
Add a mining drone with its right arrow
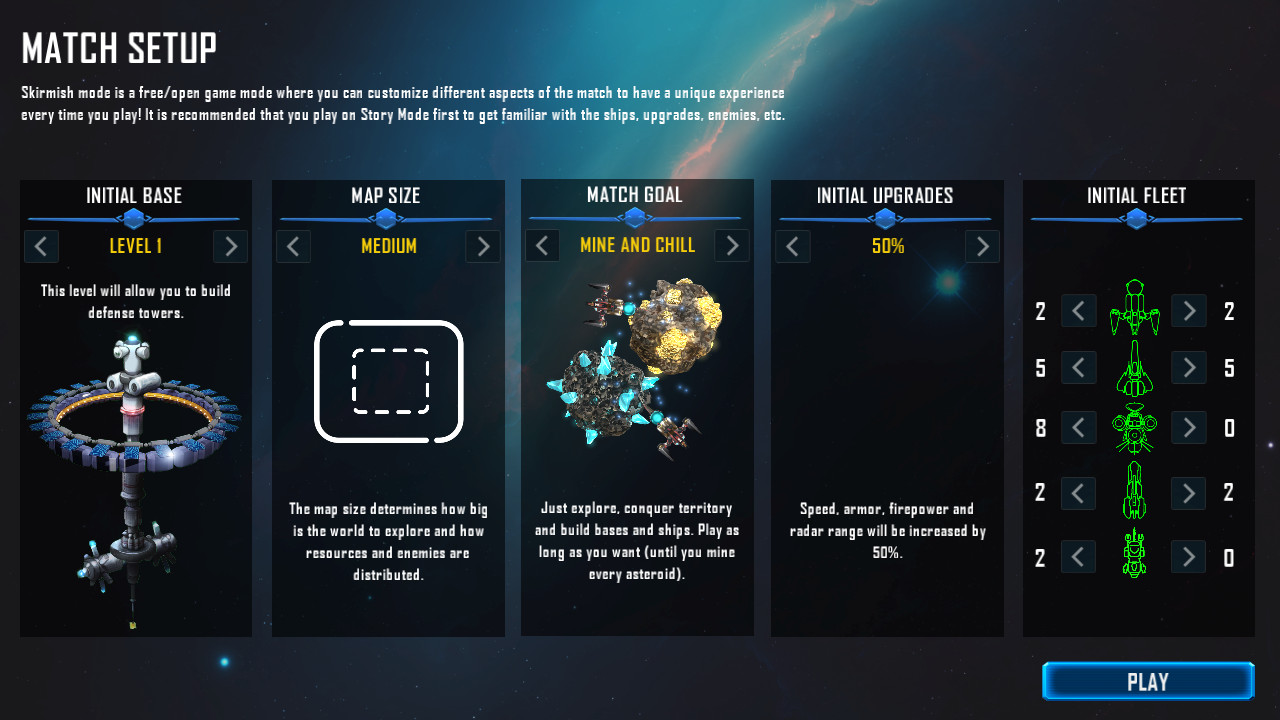pos(1188,427)
